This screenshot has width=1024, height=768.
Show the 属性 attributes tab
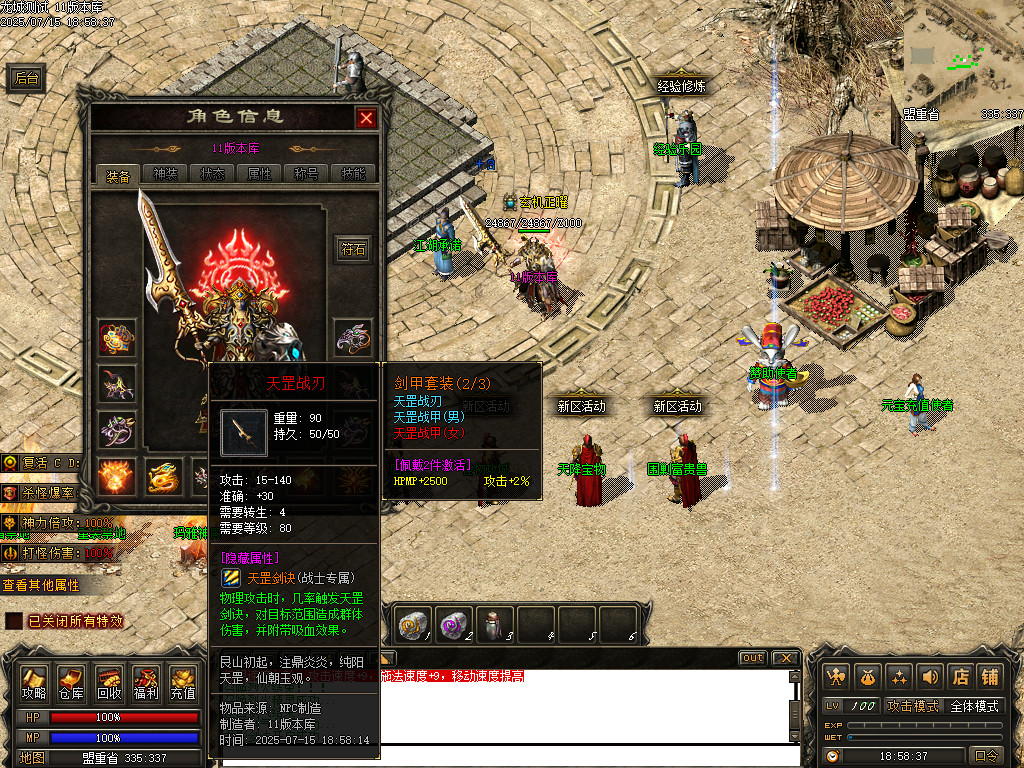click(x=259, y=174)
